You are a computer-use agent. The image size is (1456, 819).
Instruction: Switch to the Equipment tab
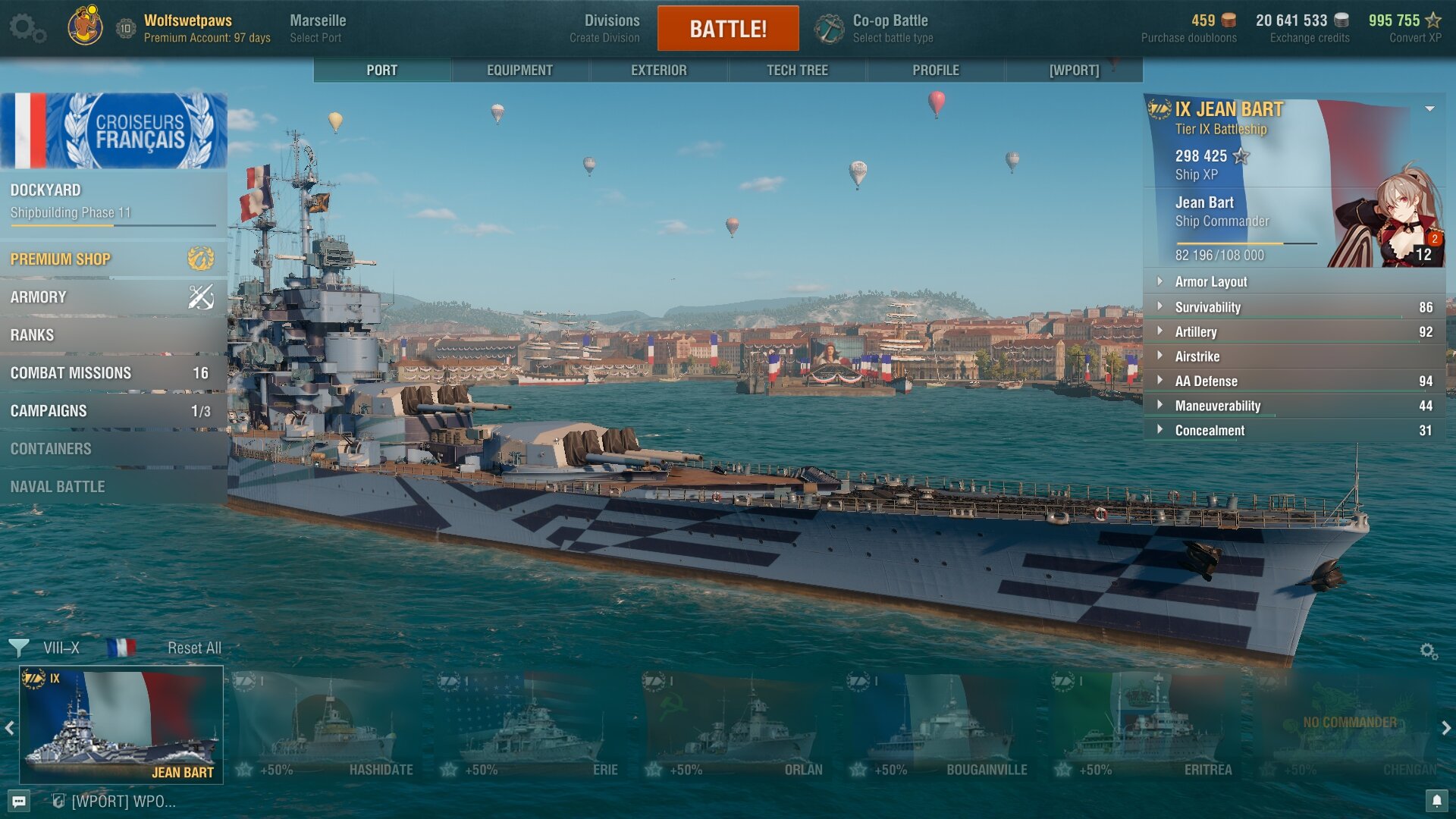(x=519, y=70)
